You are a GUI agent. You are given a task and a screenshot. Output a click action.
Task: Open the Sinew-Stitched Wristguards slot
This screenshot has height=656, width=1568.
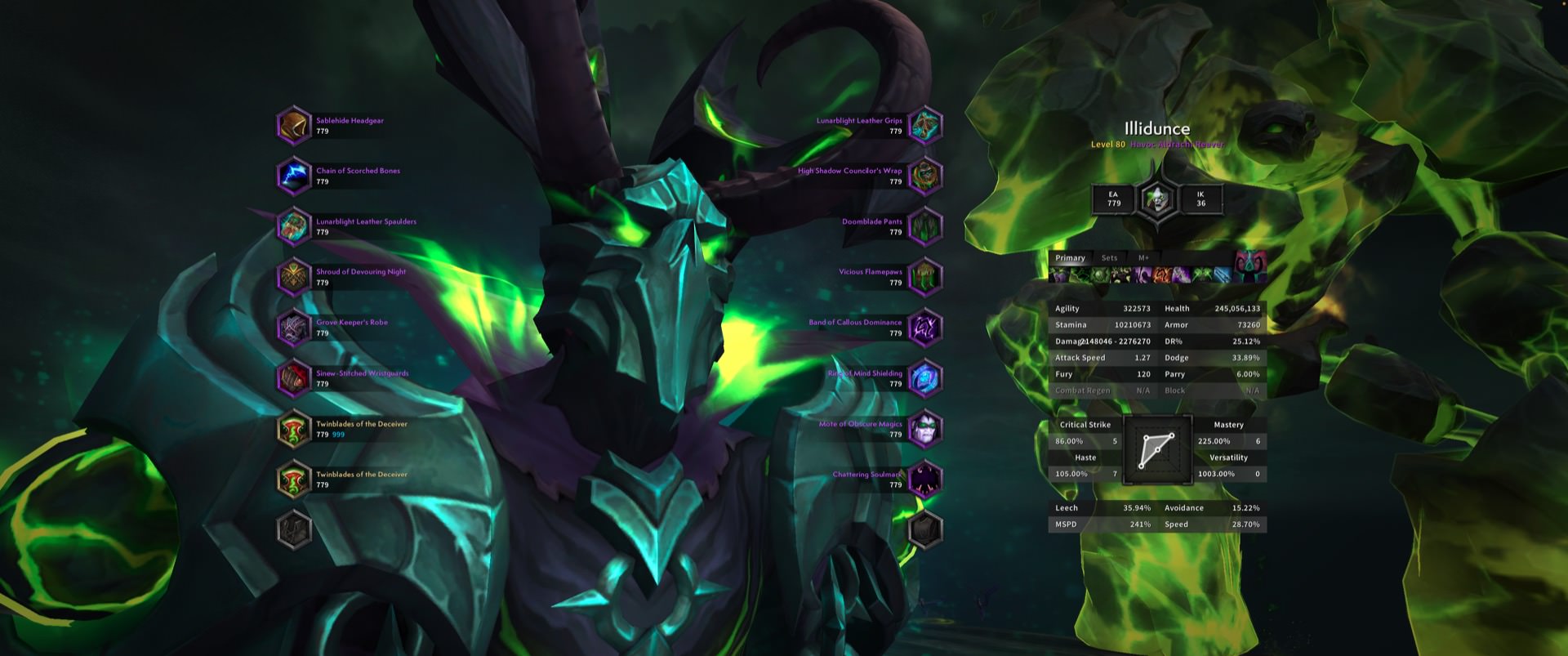(294, 378)
